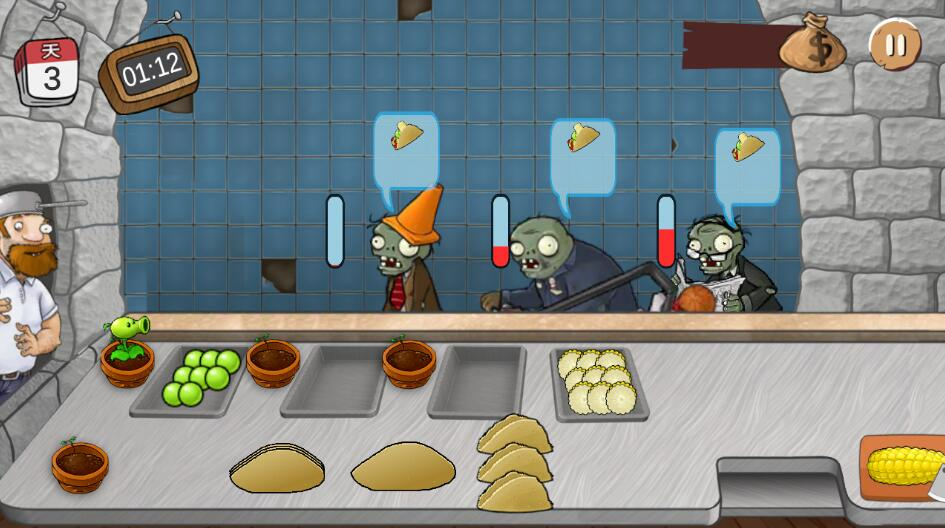Take a folded taco shell from the pile
945x528 pixels.
click(x=515, y=463)
